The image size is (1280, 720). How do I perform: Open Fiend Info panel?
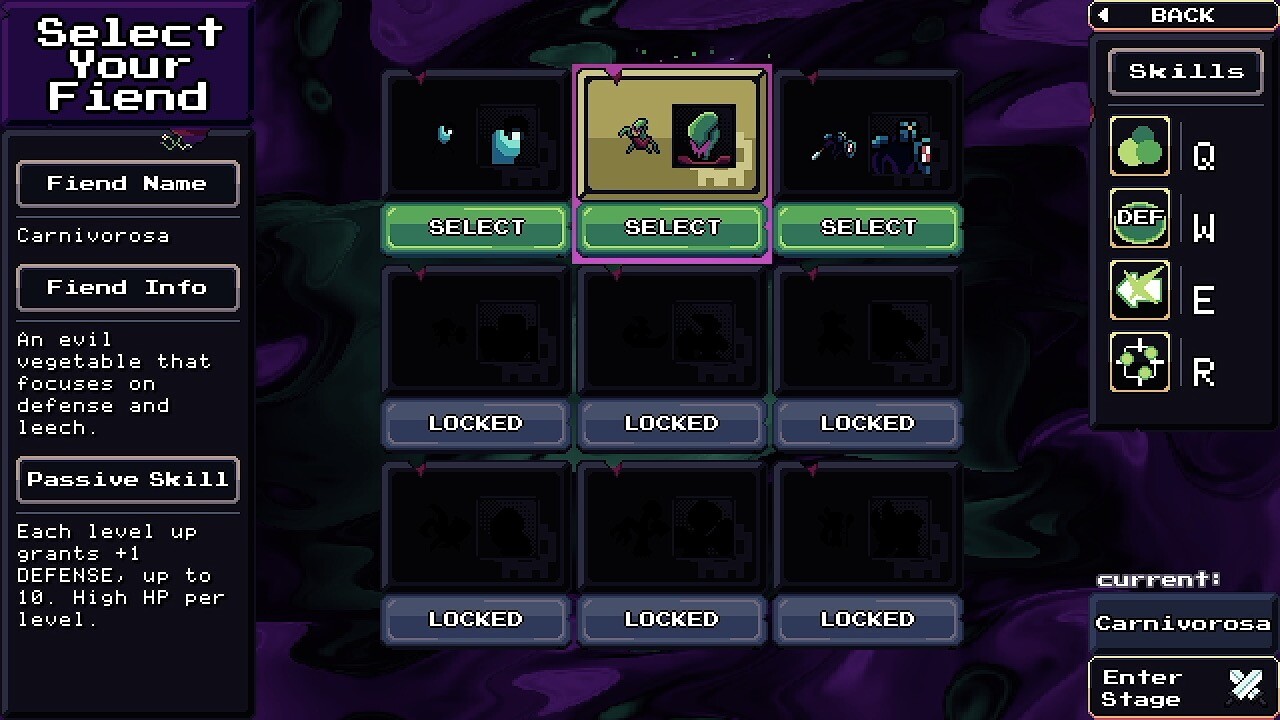[x=127, y=288]
